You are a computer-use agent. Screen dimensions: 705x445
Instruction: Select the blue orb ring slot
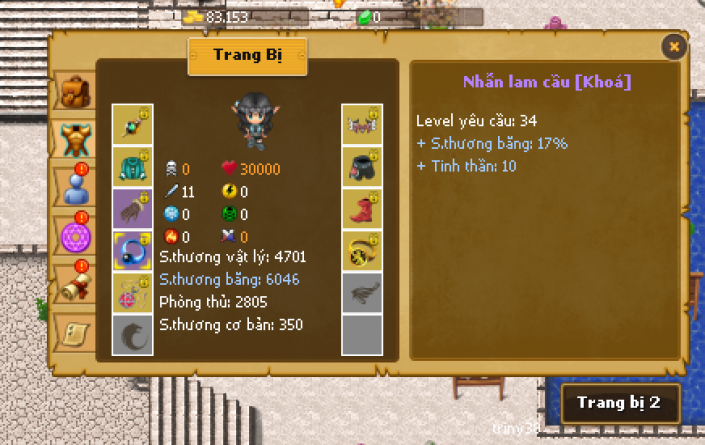(131, 250)
